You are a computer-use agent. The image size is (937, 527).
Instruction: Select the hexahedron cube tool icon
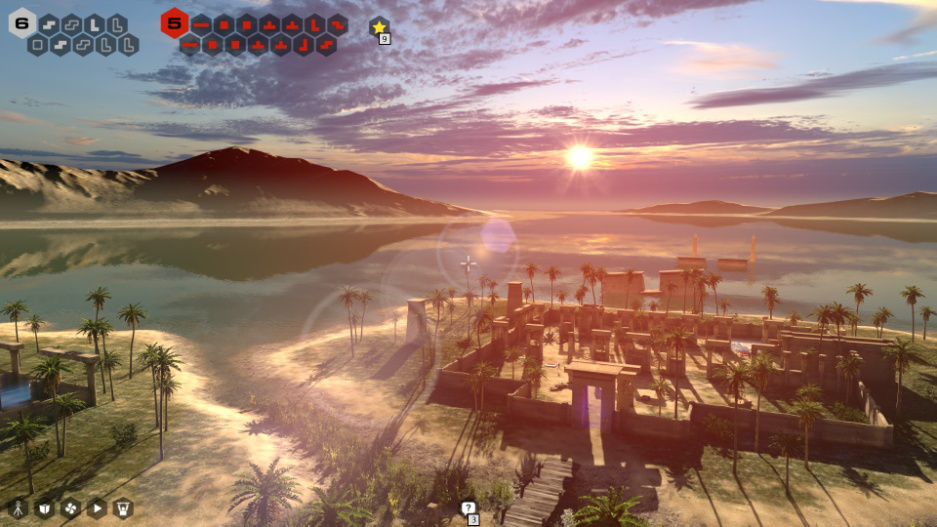[44, 508]
